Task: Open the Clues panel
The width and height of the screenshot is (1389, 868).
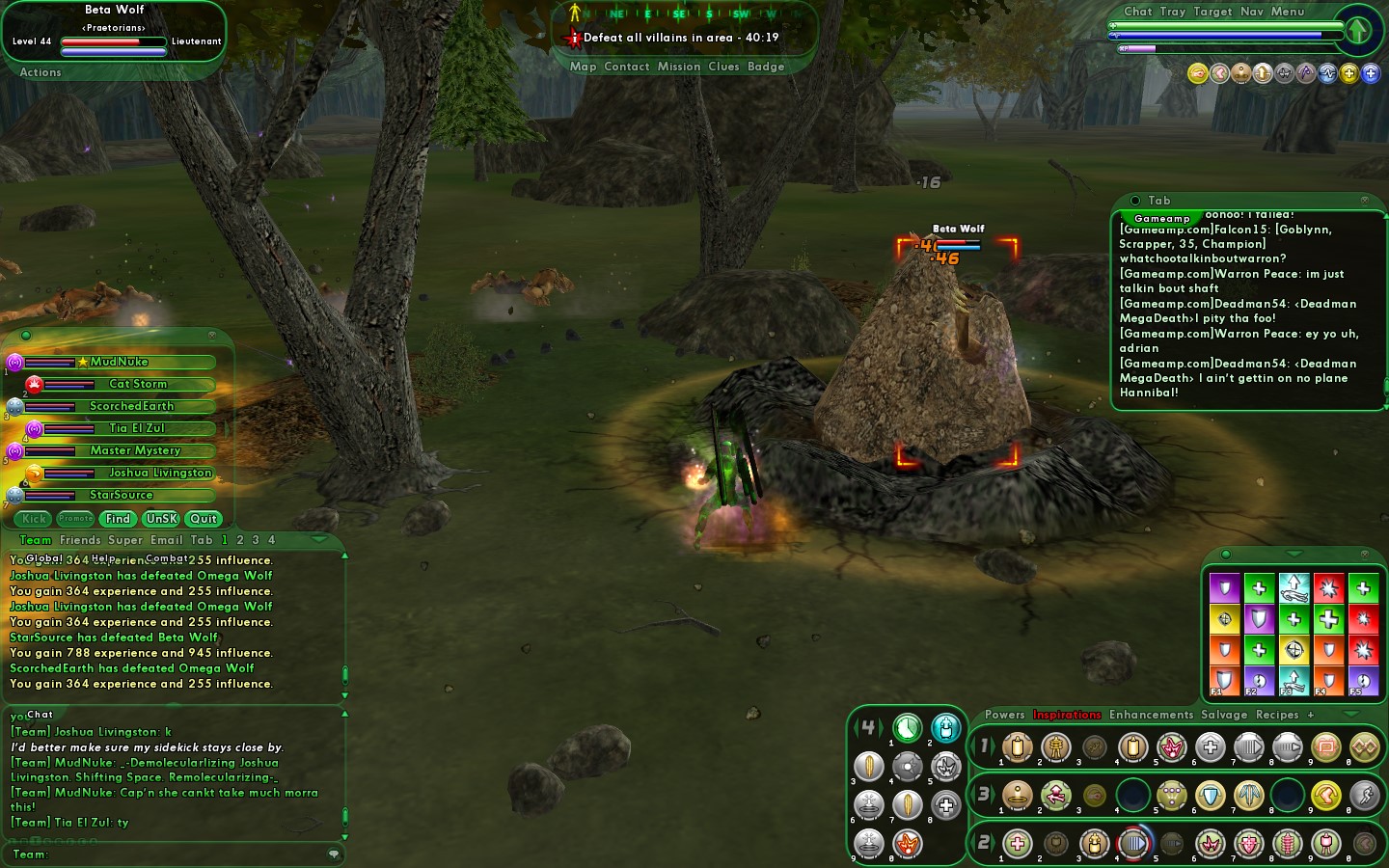Action: pyautogui.click(x=723, y=67)
